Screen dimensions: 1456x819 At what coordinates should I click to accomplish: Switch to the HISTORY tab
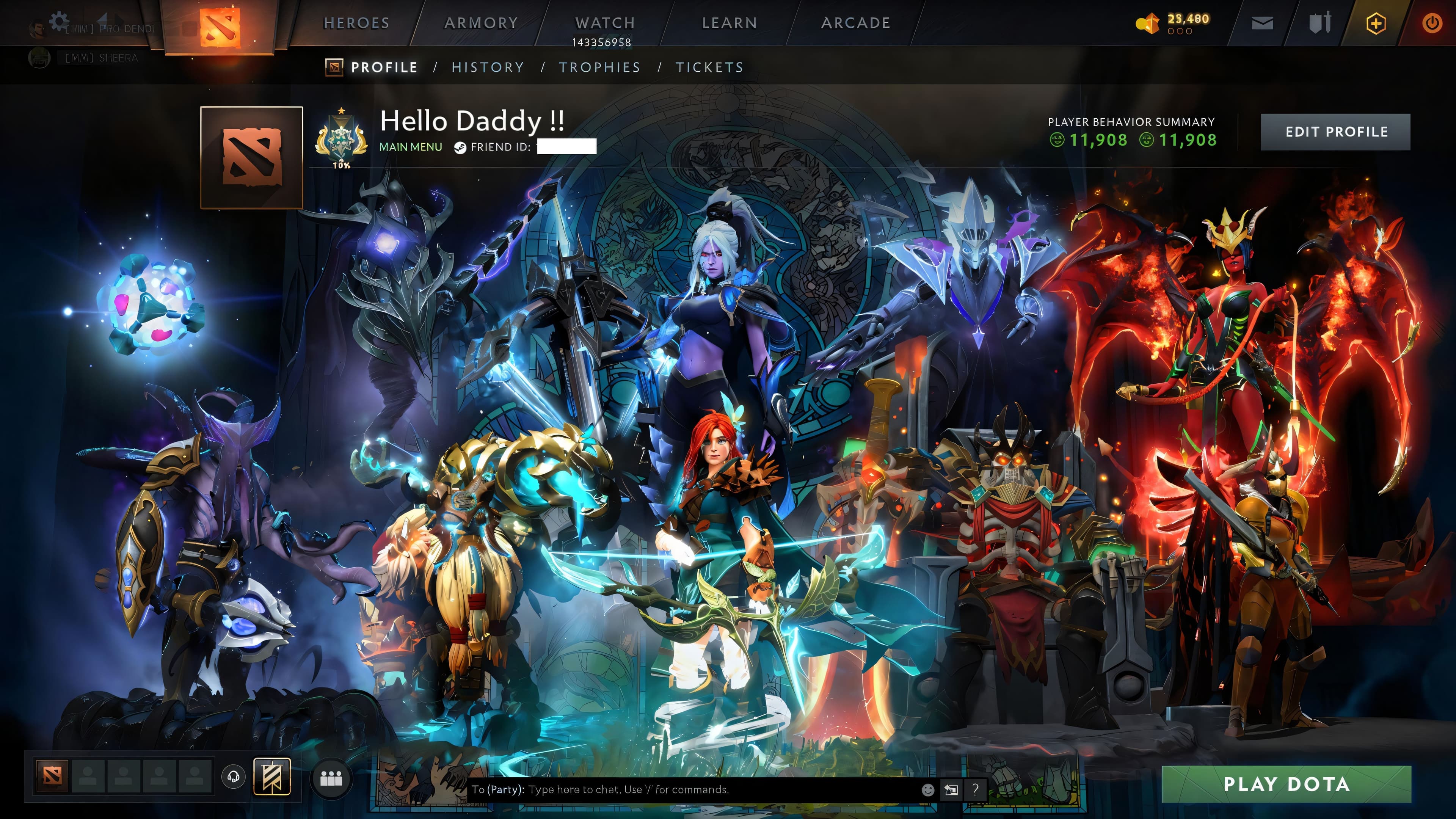coord(487,67)
